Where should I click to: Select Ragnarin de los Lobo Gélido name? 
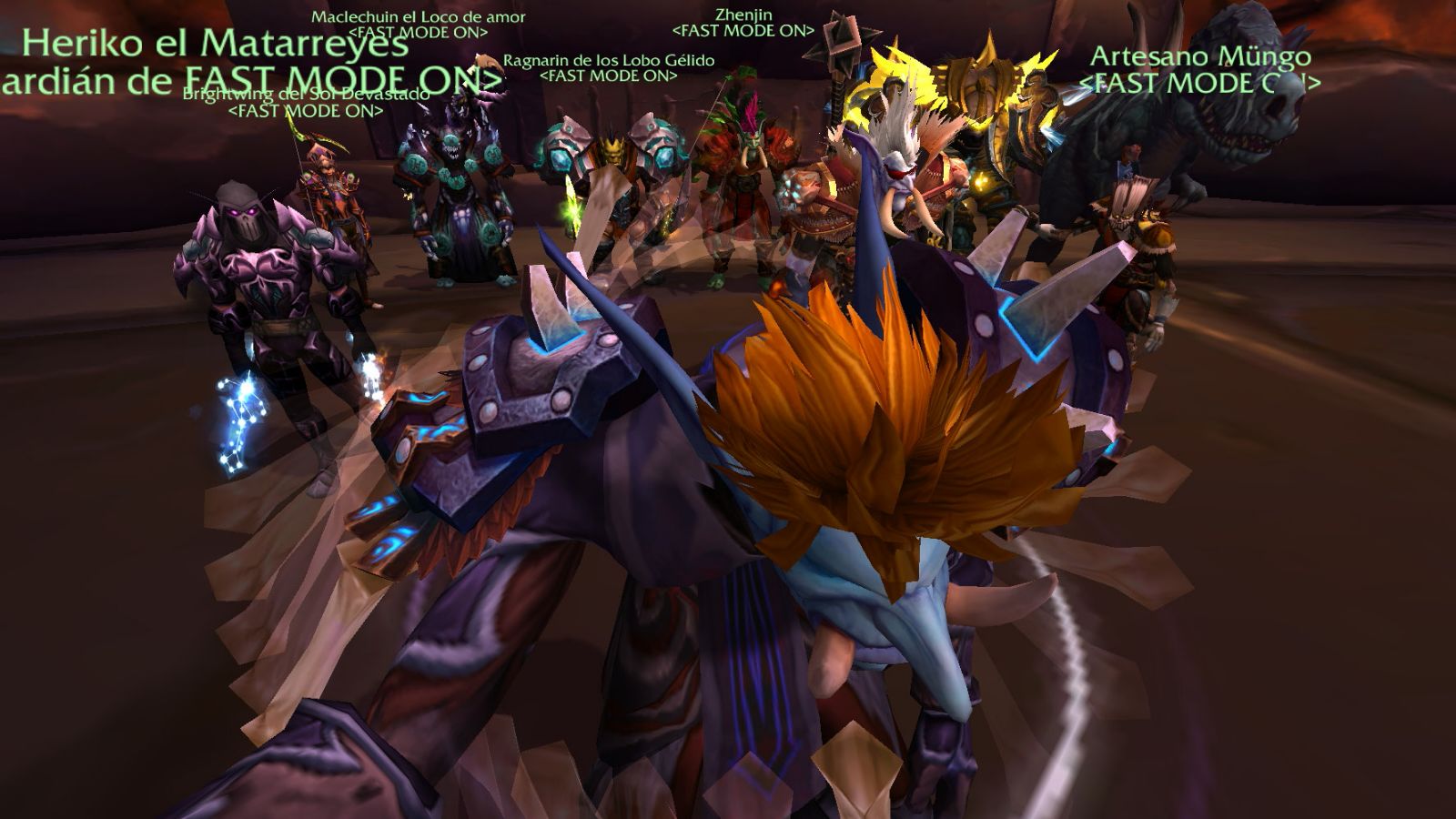608,60
